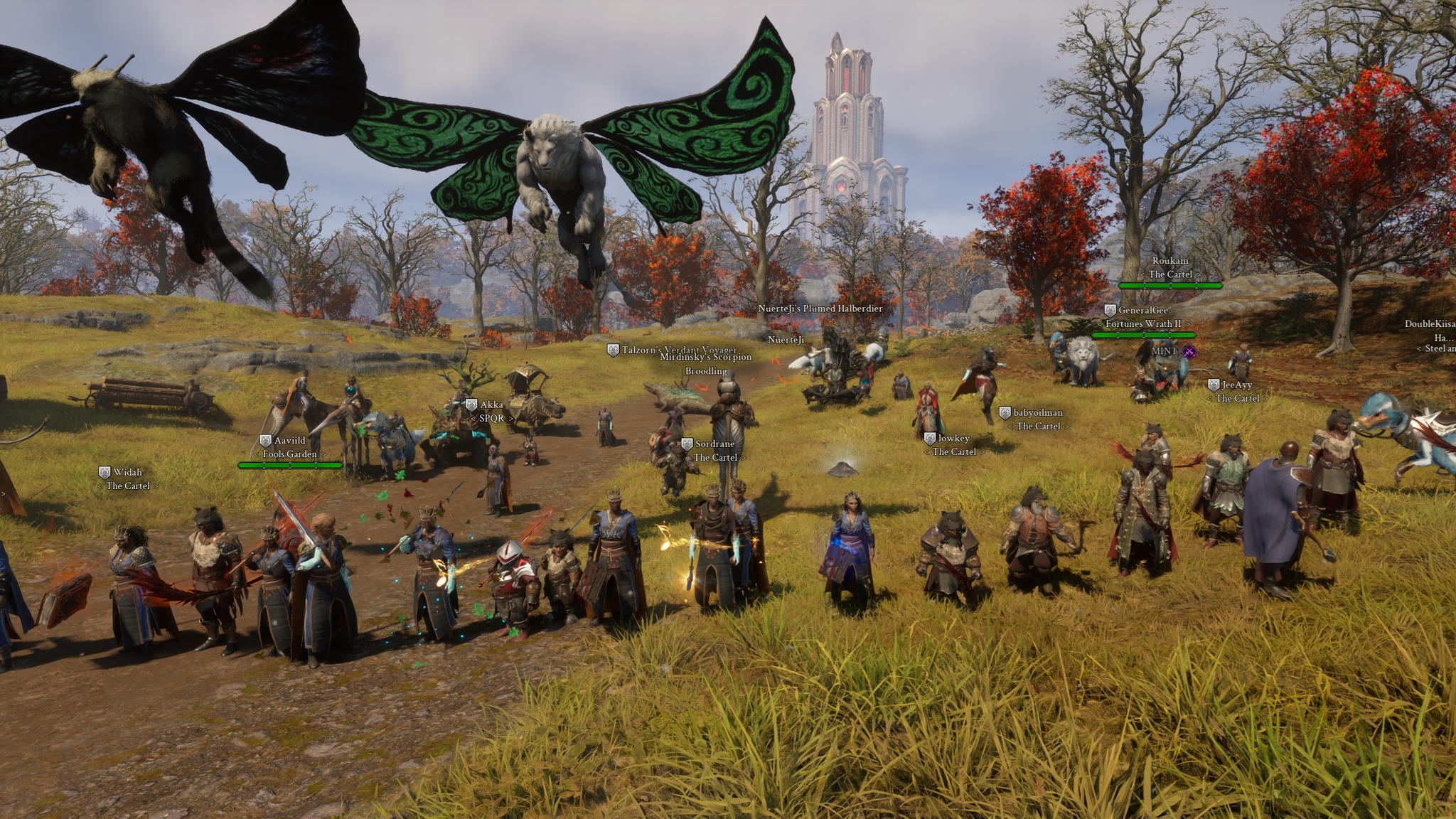Screen dimensions: 1456x819
Task: Select Widah's nameplate
Action: [127, 472]
